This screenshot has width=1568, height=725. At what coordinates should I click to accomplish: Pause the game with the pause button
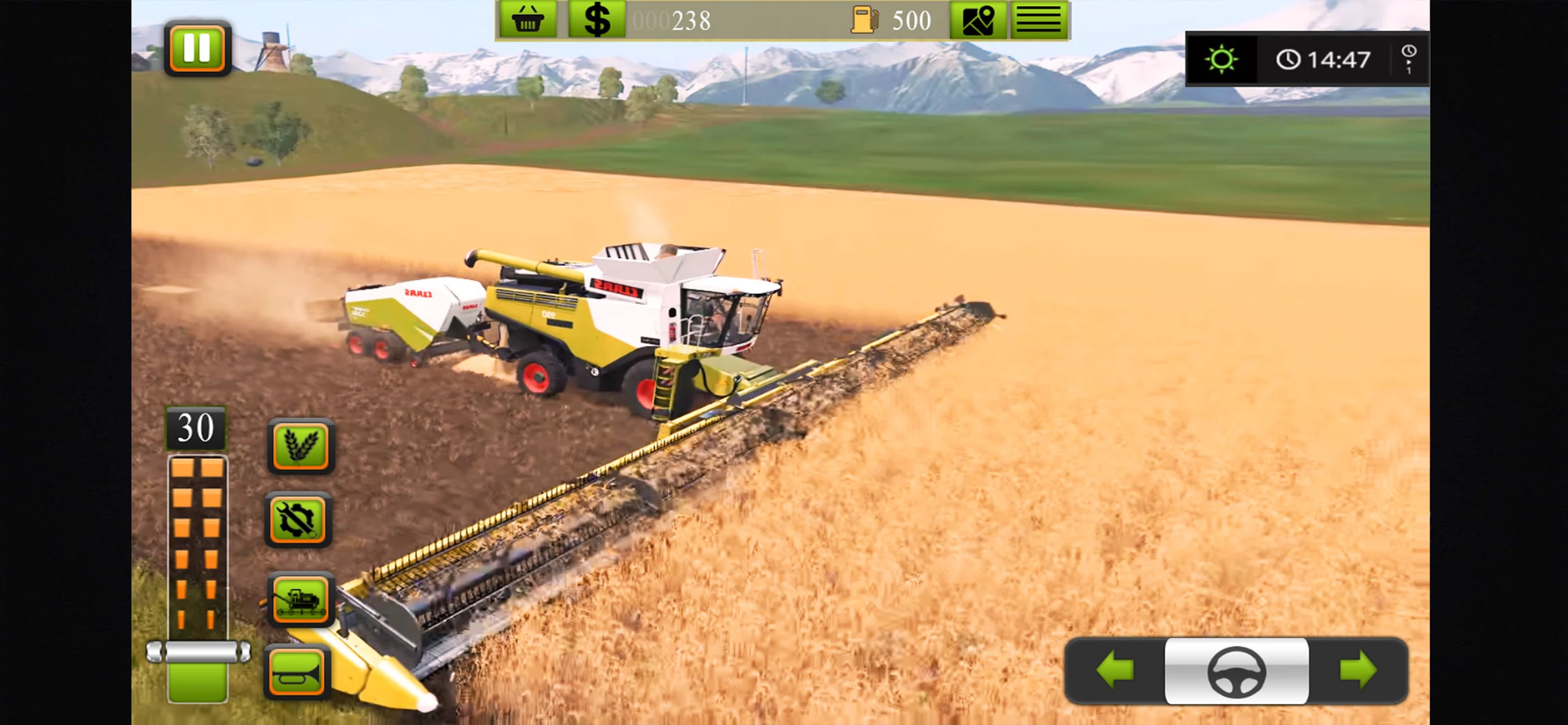click(x=197, y=48)
